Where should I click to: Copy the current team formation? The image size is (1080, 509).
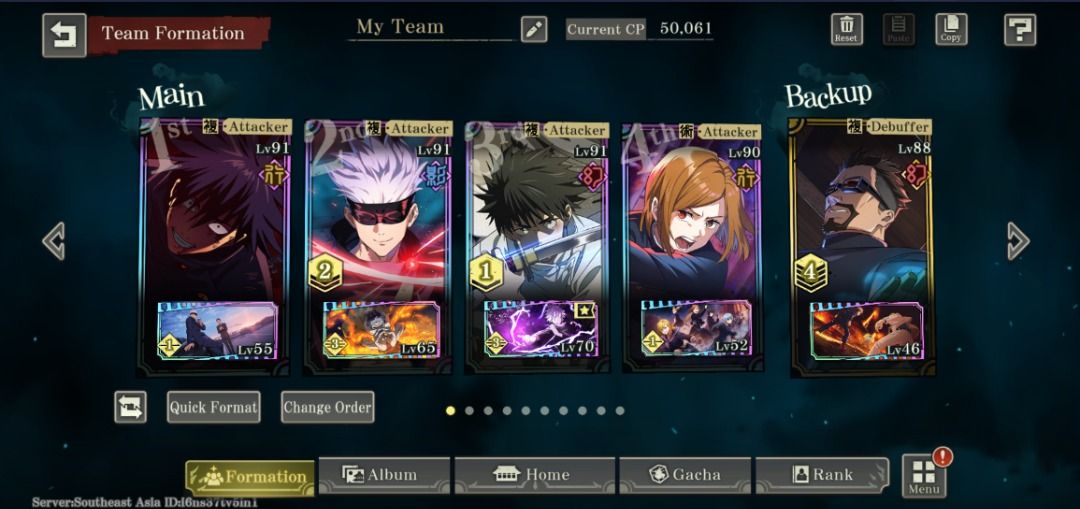(951, 29)
